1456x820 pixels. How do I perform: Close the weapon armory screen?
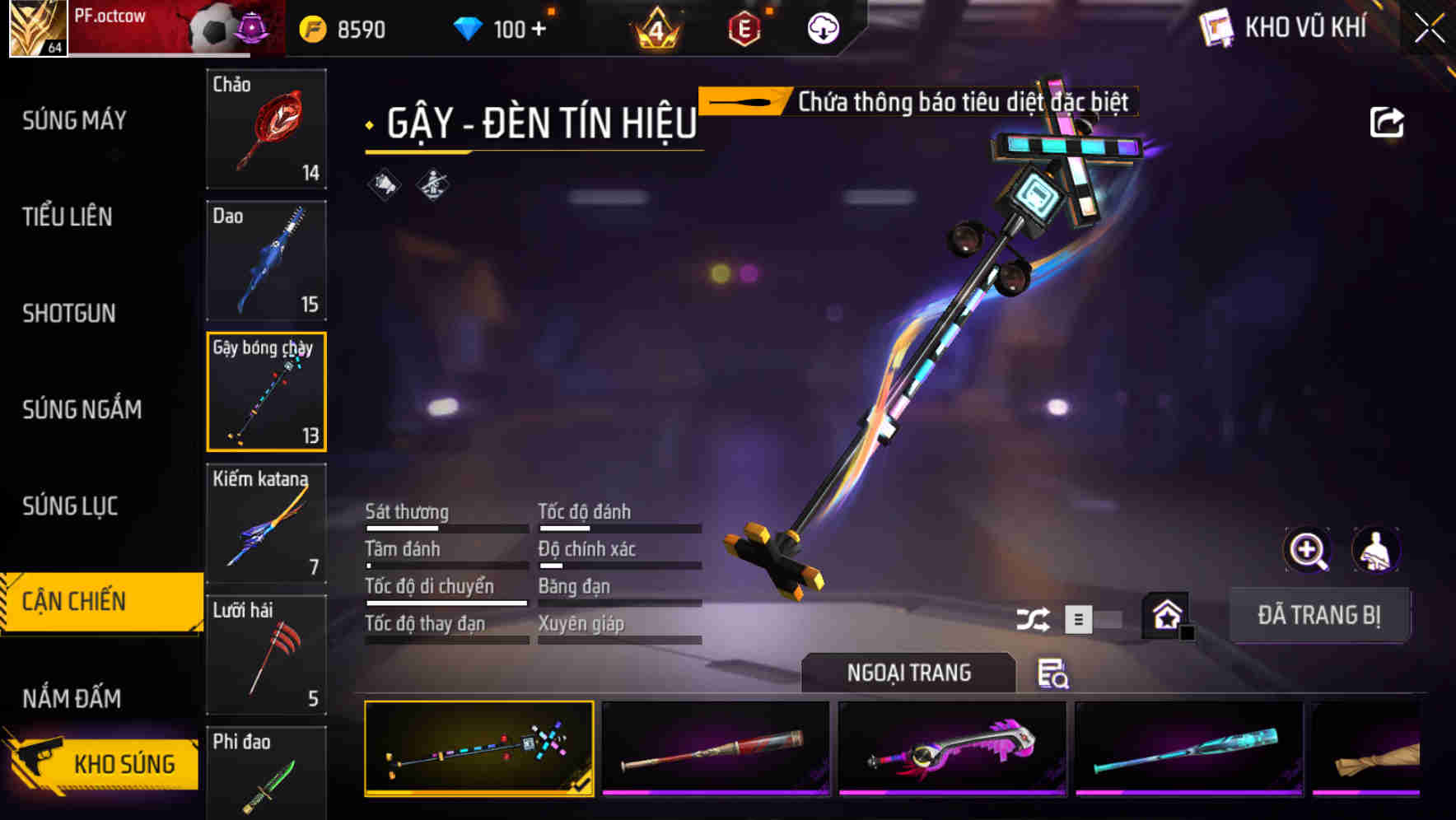[x=1430, y=28]
